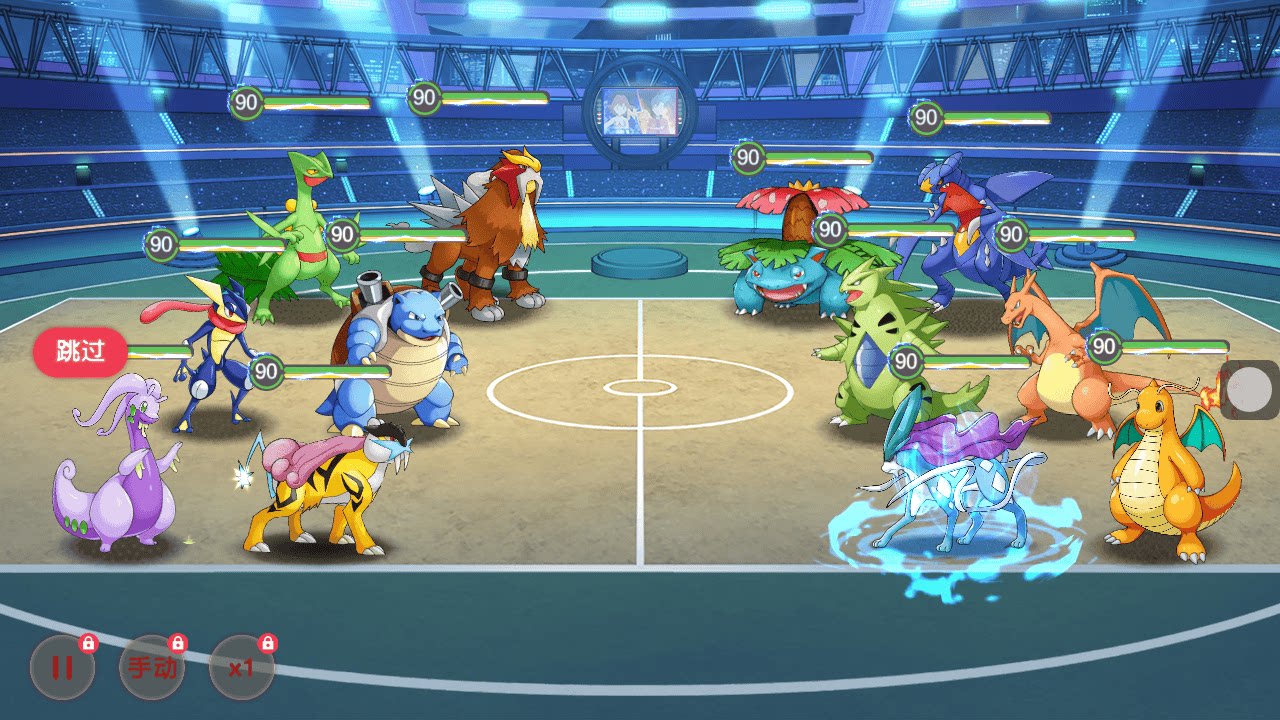Tap the red 跳过 skip button

point(80,352)
